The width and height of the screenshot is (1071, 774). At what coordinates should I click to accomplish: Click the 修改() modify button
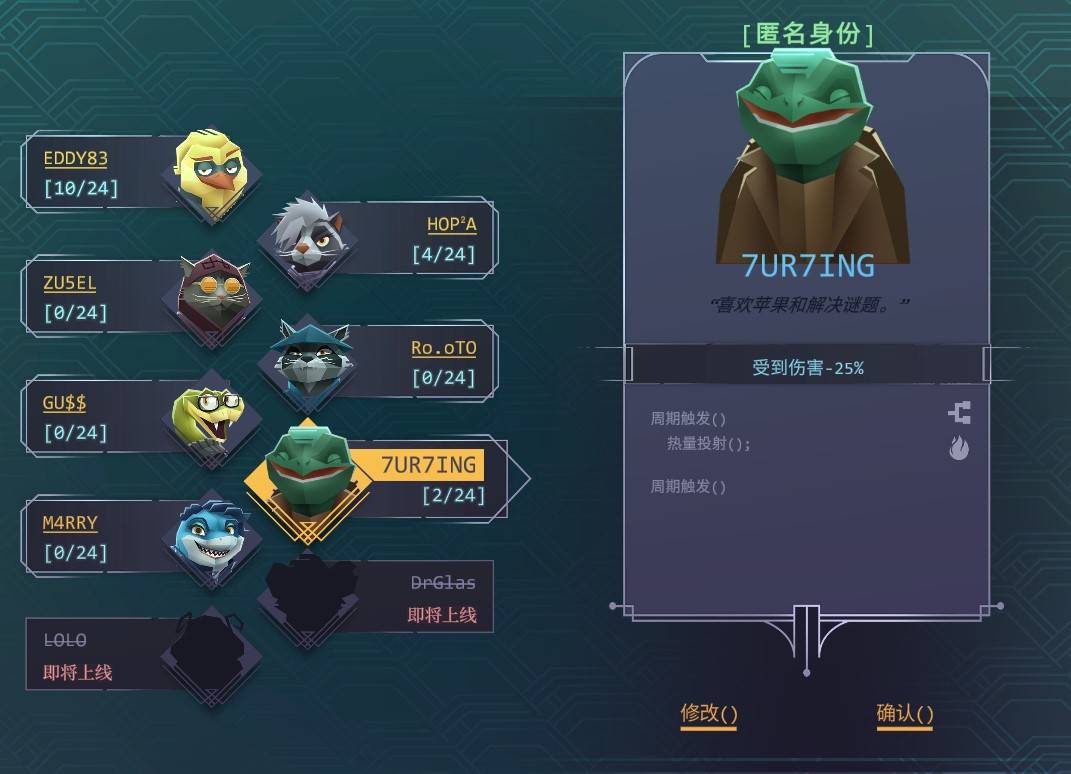709,714
